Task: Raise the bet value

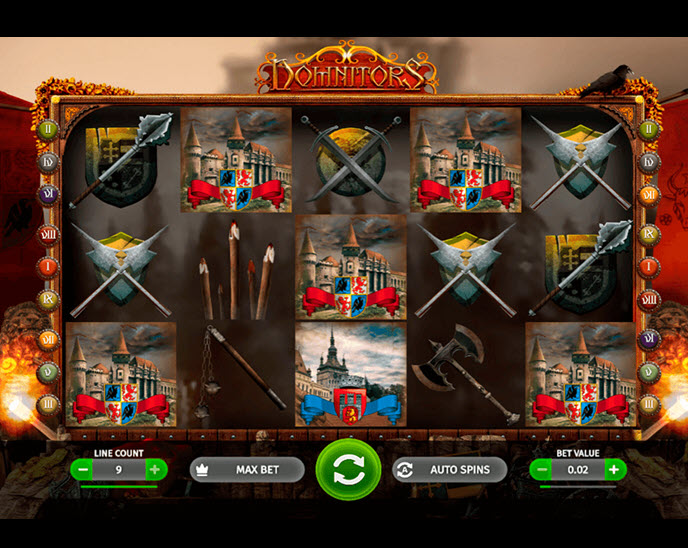Action: (613, 468)
